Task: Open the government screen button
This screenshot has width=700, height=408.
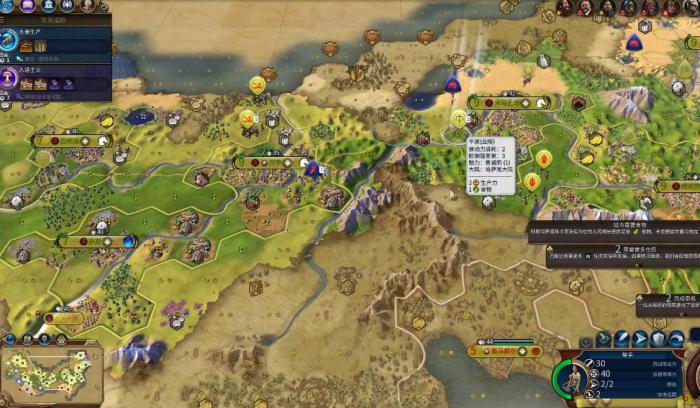Action: point(48,5)
